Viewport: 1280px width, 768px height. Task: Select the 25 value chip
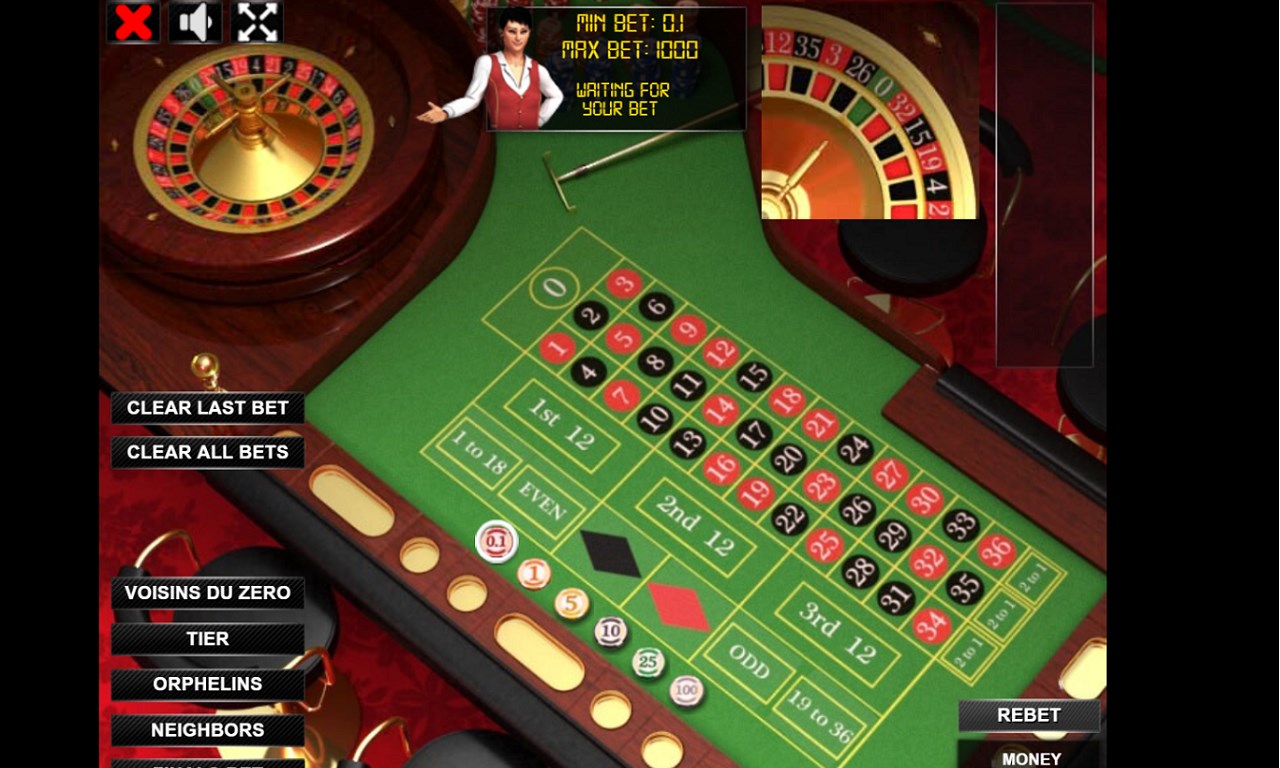648,660
